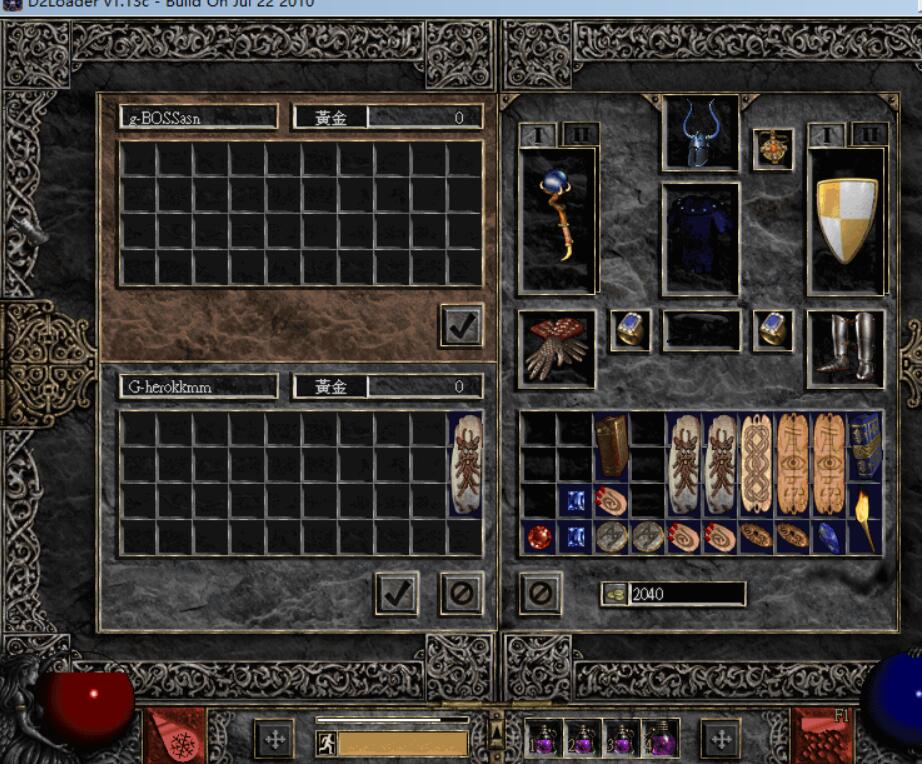Pick up the equipped body armor
The image size is (922, 764).
tap(700, 238)
